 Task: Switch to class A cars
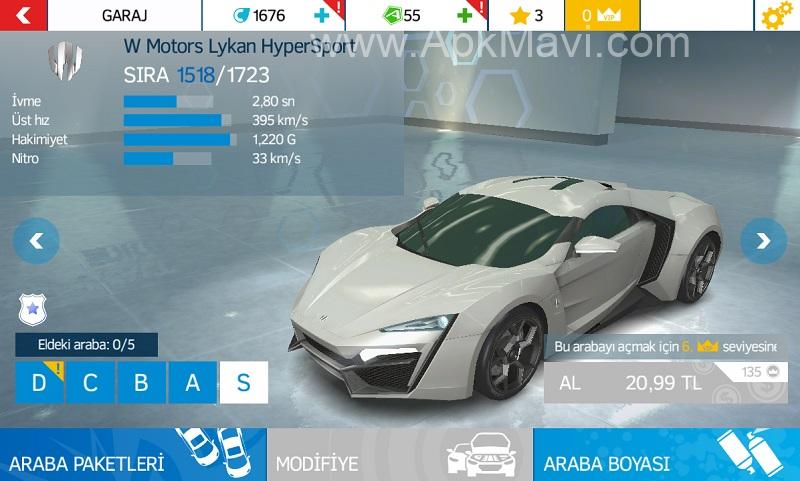191,383
